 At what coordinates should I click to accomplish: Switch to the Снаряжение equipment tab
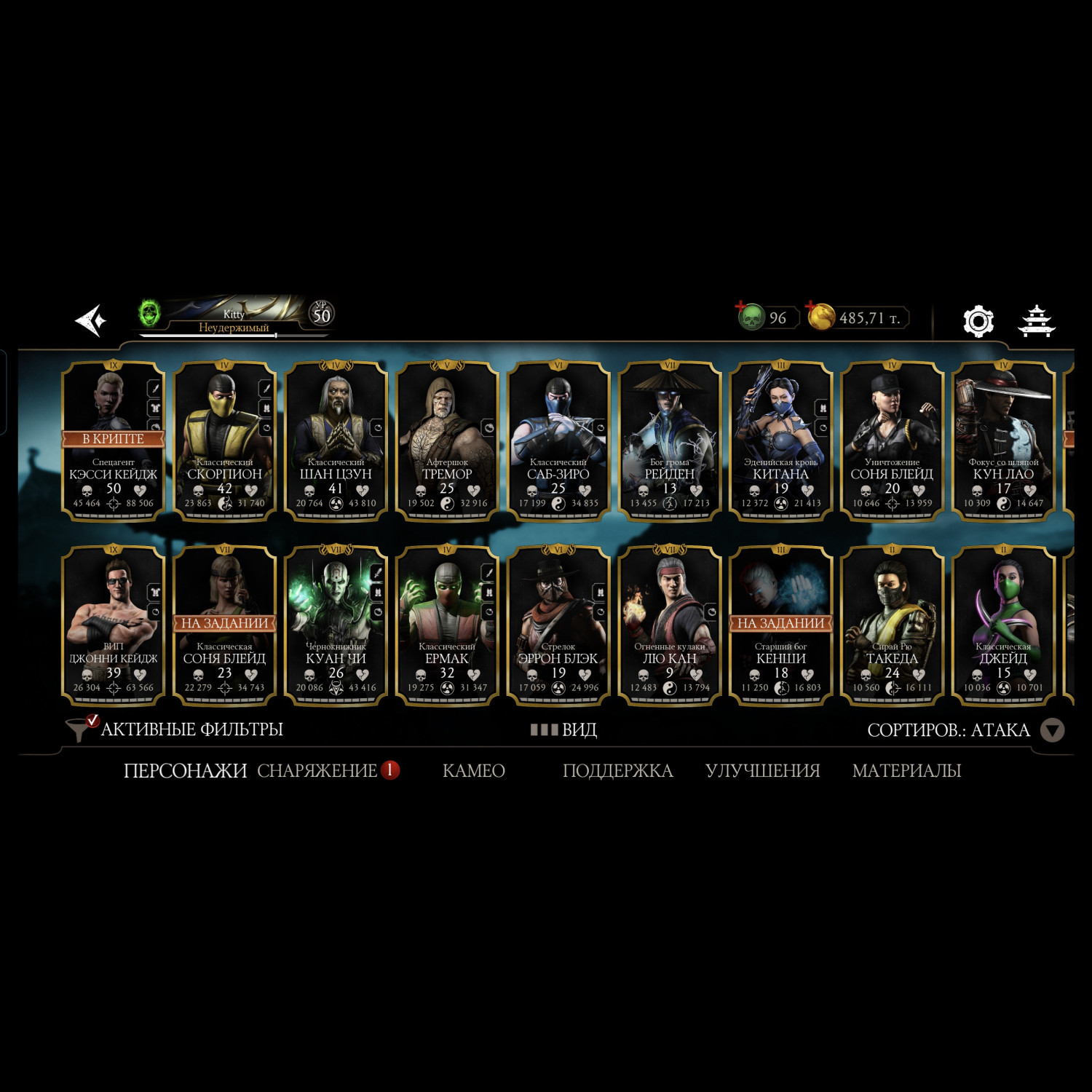click(x=317, y=770)
